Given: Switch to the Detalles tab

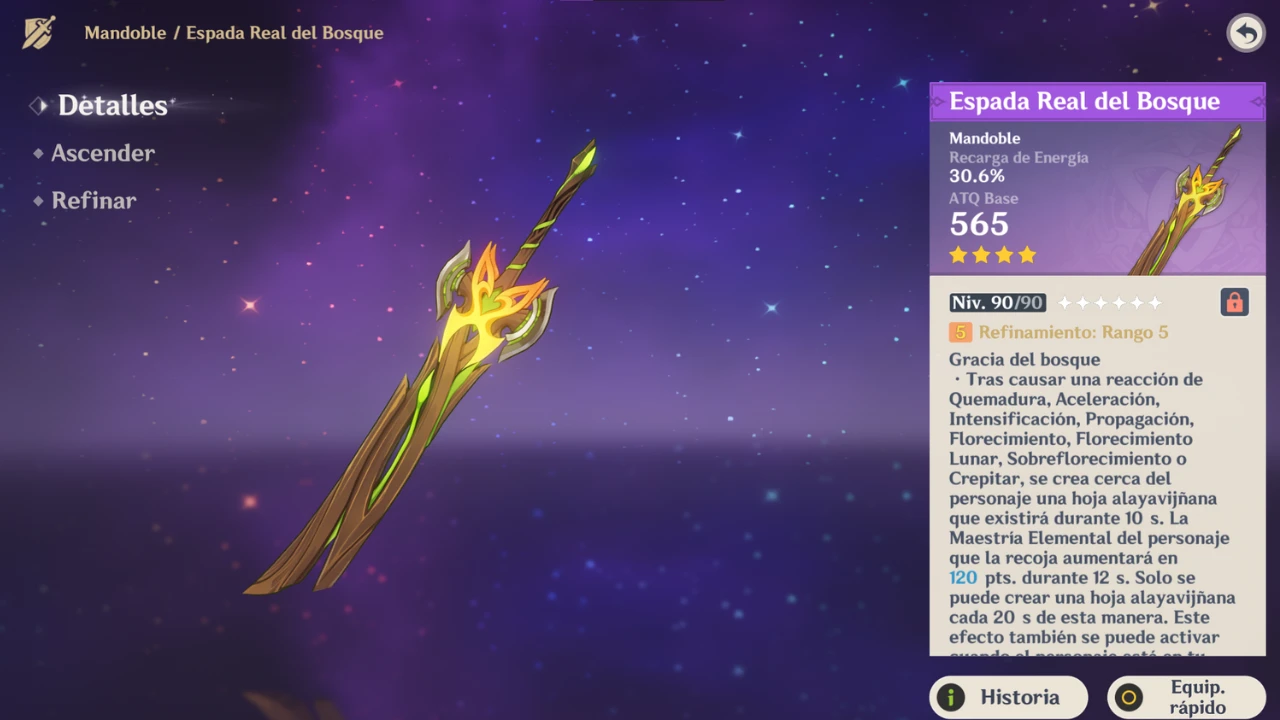Looking at the screenshot, I should pos(112,105).
